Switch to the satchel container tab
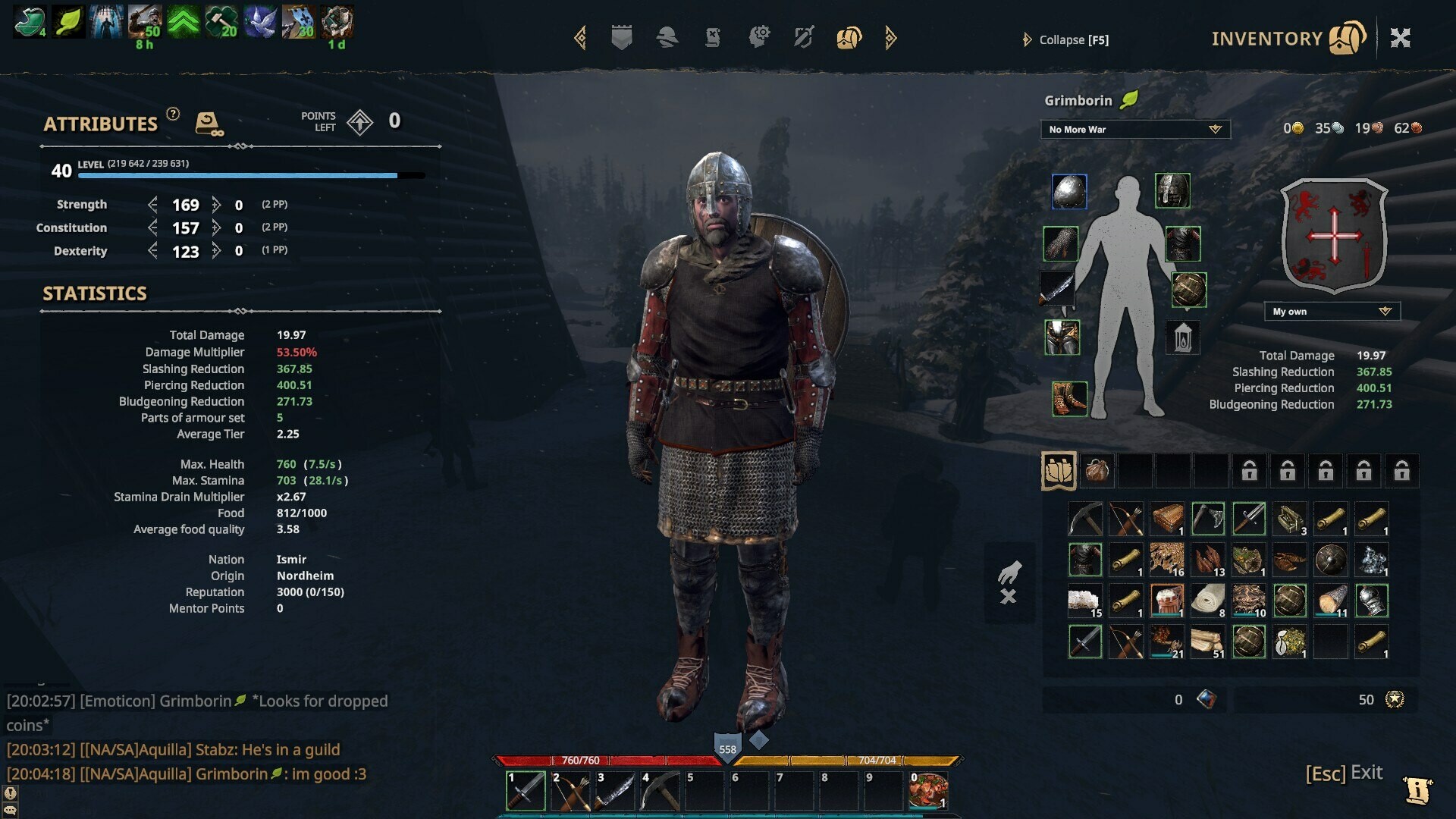Screen dimensions: 1456x819 [x=1096, y=470]
